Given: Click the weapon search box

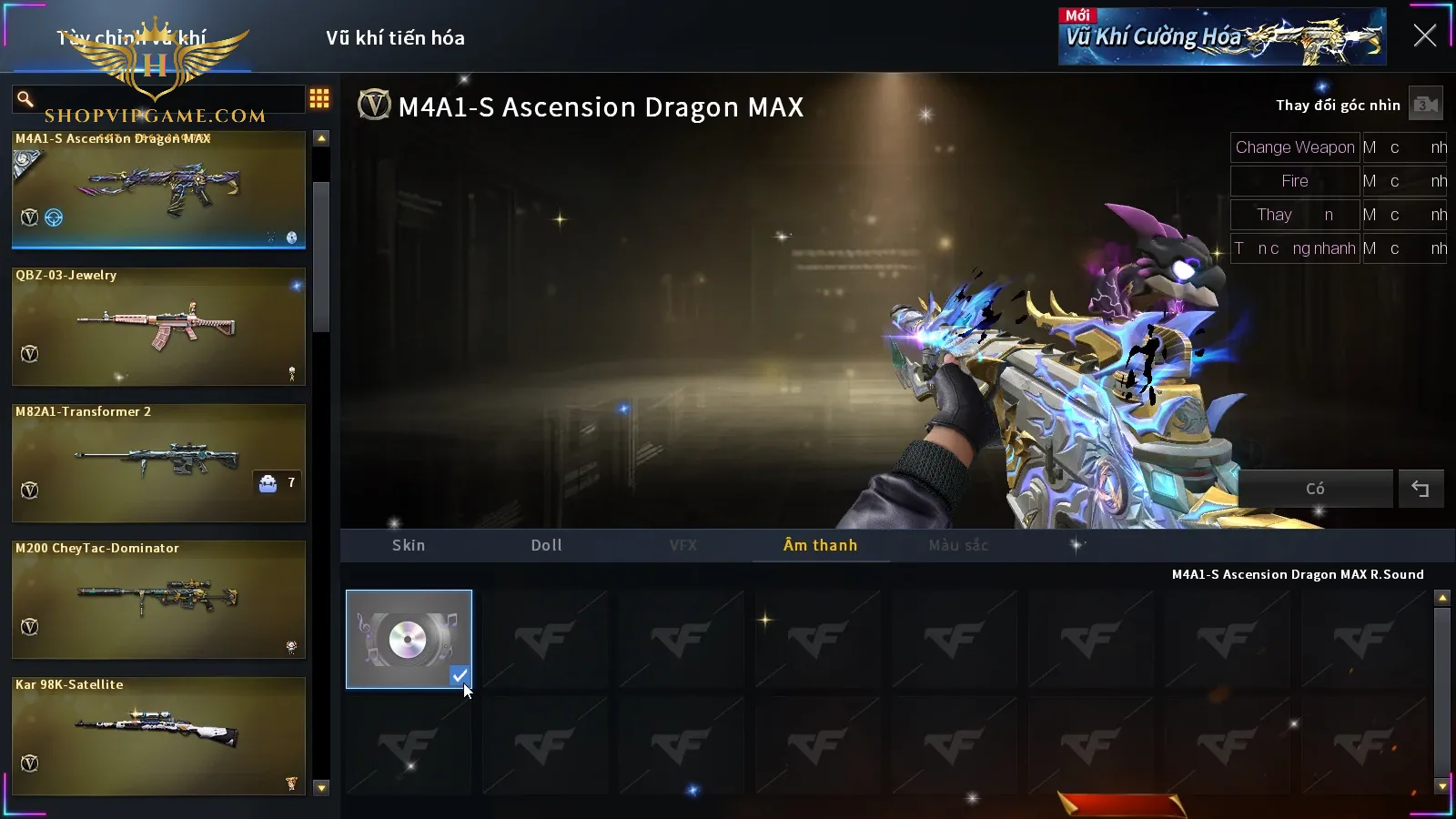Looking at the screenshot, I should 164,98.
